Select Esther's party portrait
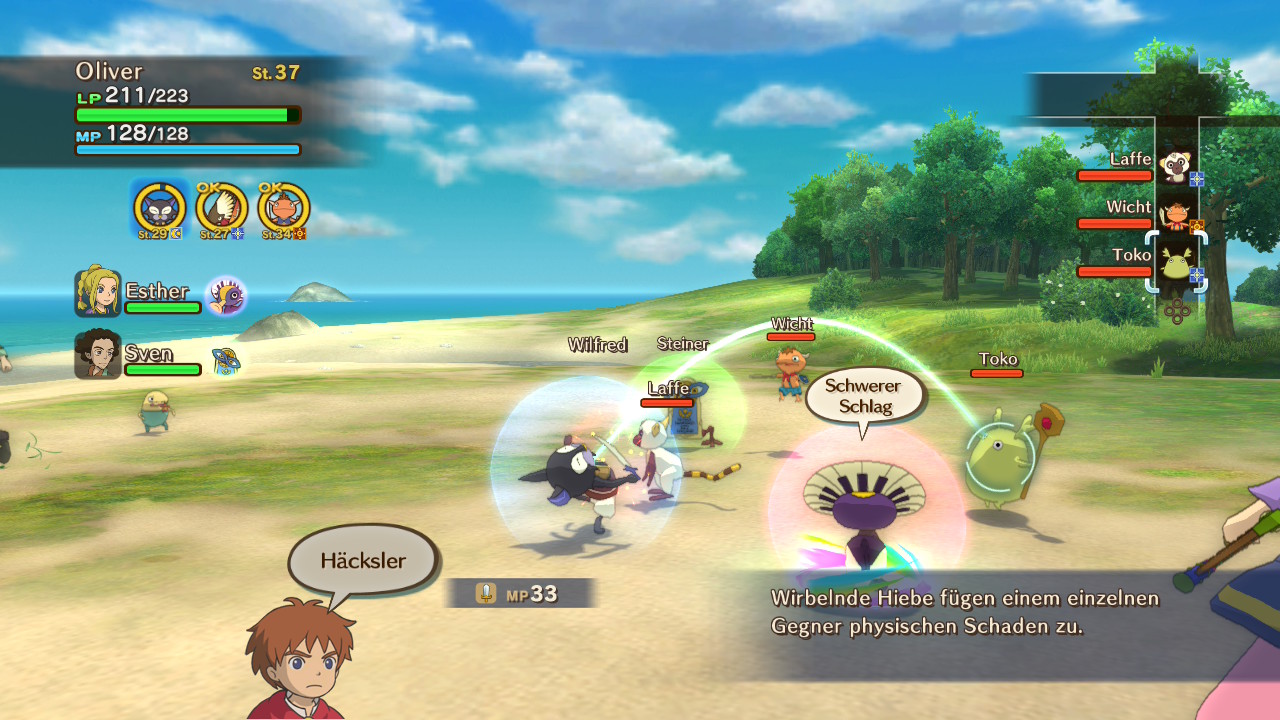The image size is (1280, 720). click(x=98, y=293)
